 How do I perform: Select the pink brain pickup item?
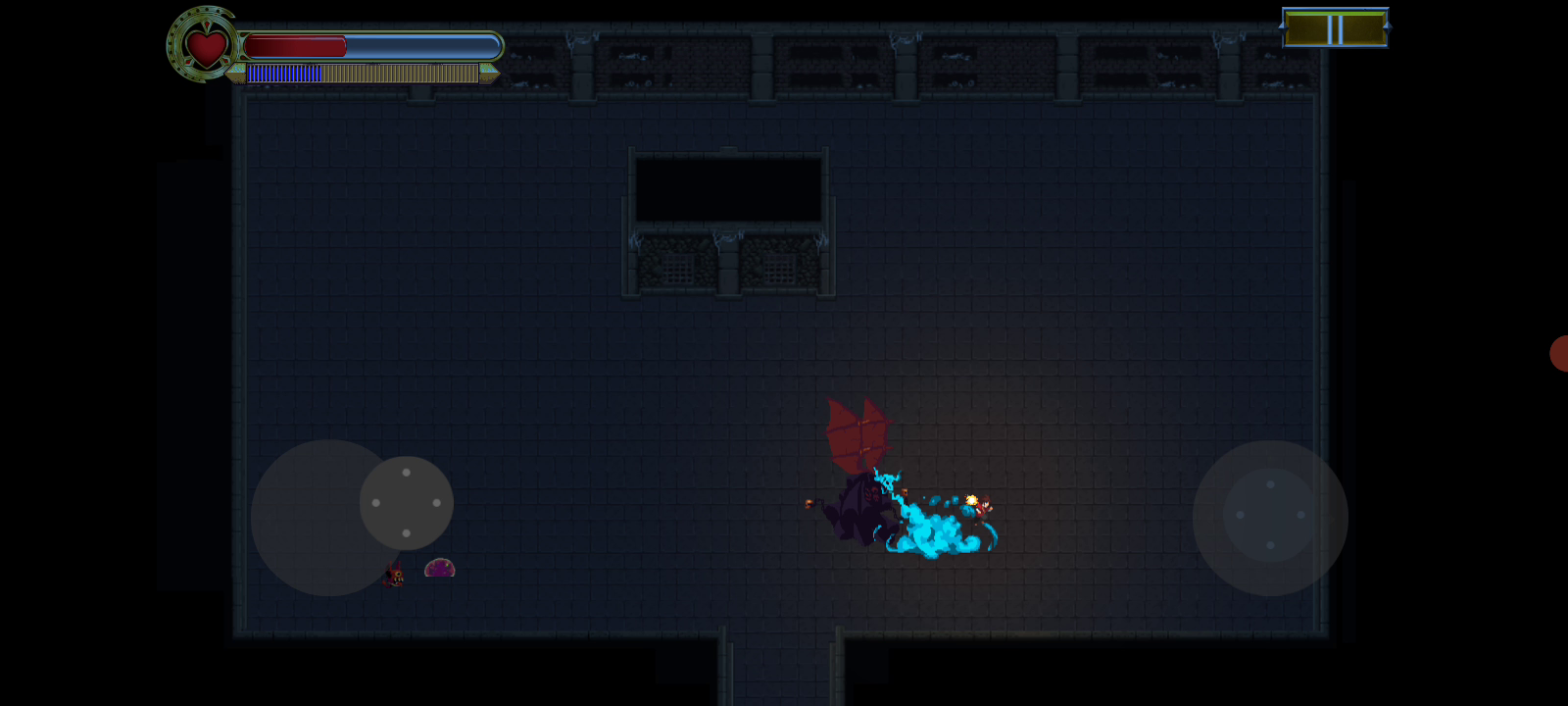click(x=439, y=567)
